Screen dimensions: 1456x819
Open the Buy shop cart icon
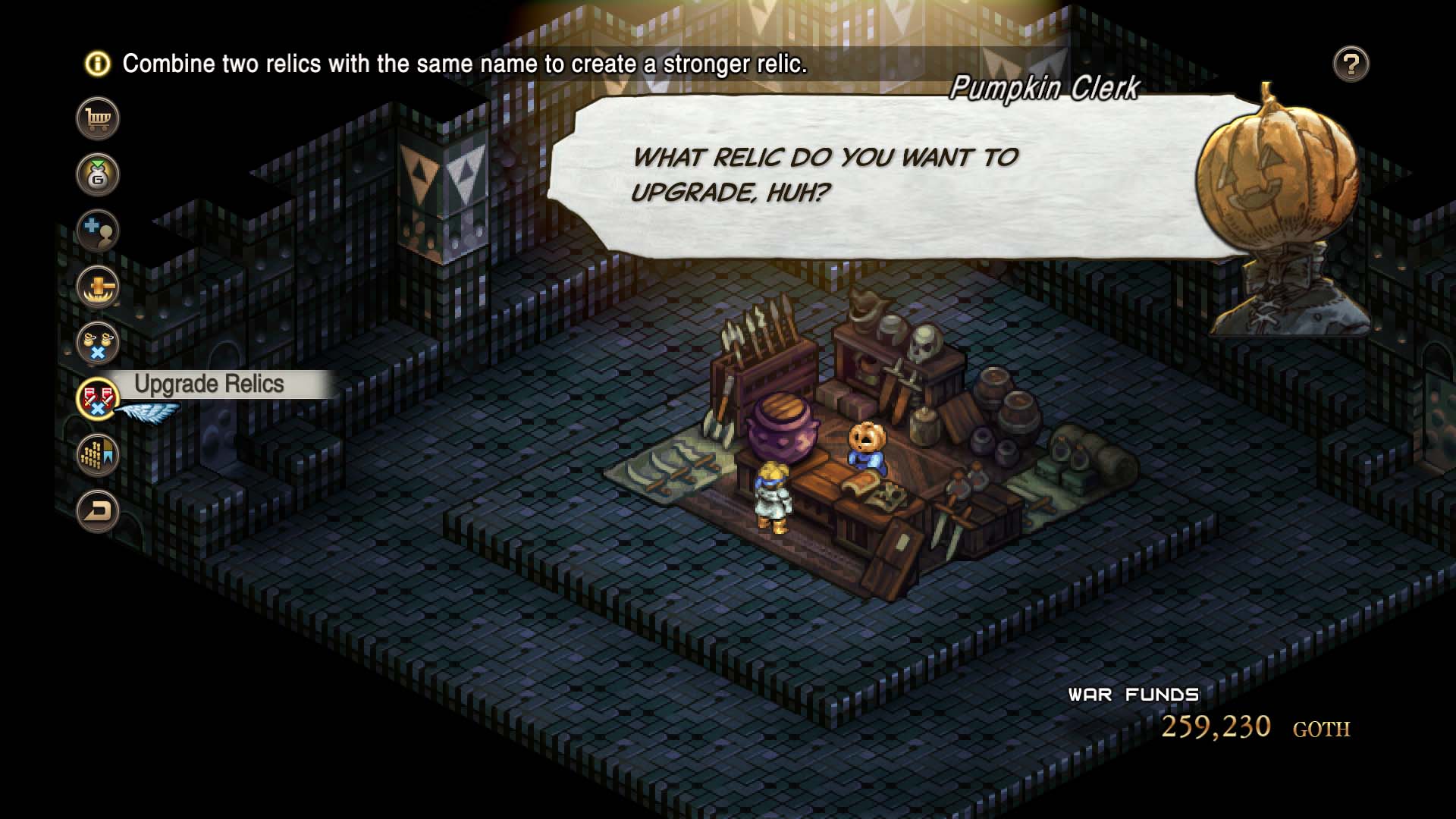pyautogui.click(x=99, y=118)
